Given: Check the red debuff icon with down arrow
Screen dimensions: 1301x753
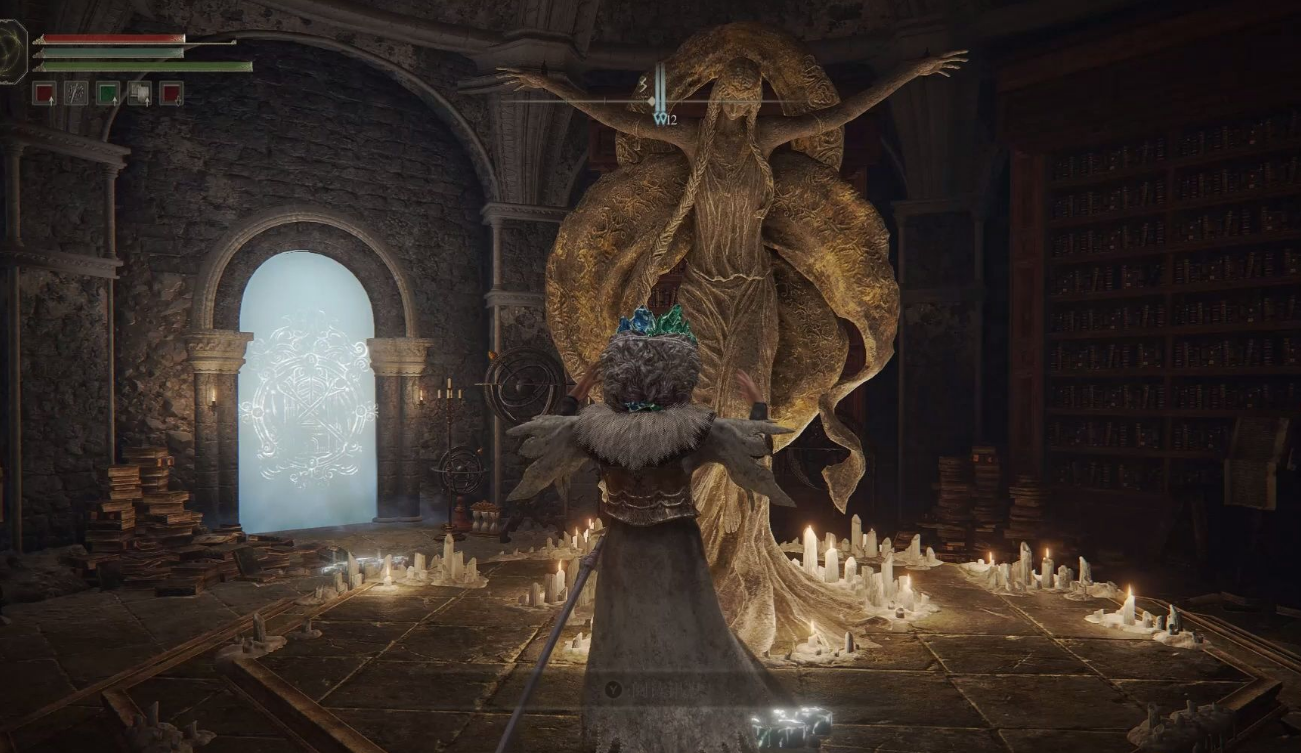Looking at the screenshot, I should [x=171, y=93].
